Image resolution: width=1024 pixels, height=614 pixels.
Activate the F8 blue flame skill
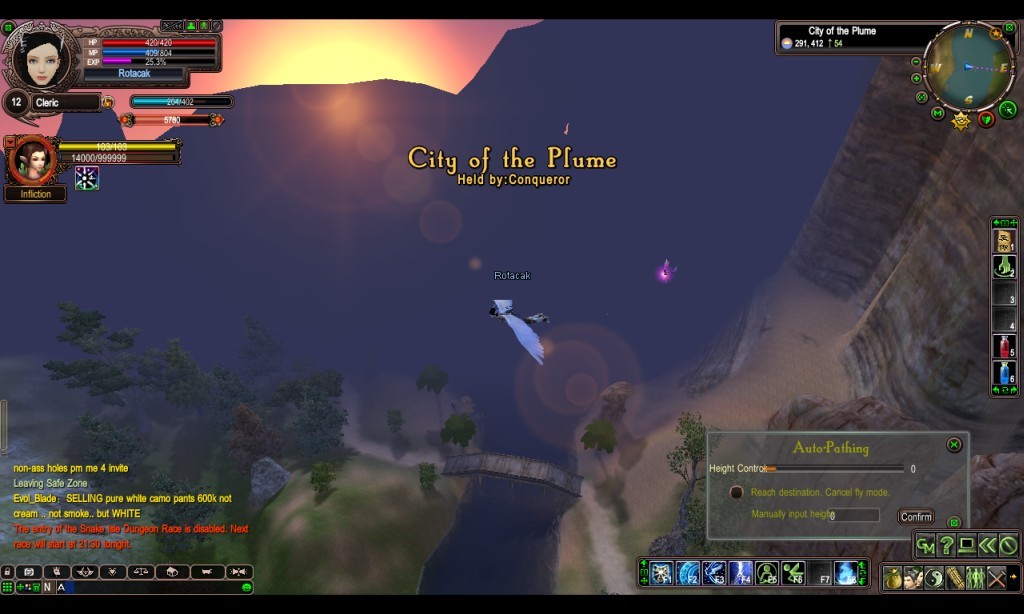[x=846, y=573]
